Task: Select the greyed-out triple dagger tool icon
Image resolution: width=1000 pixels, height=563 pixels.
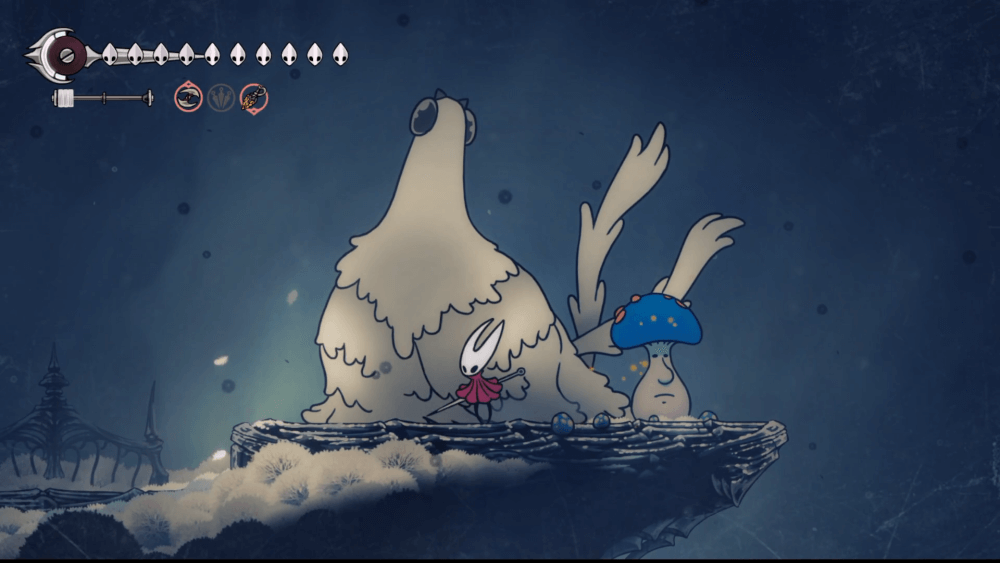Action: click(220, 97)
